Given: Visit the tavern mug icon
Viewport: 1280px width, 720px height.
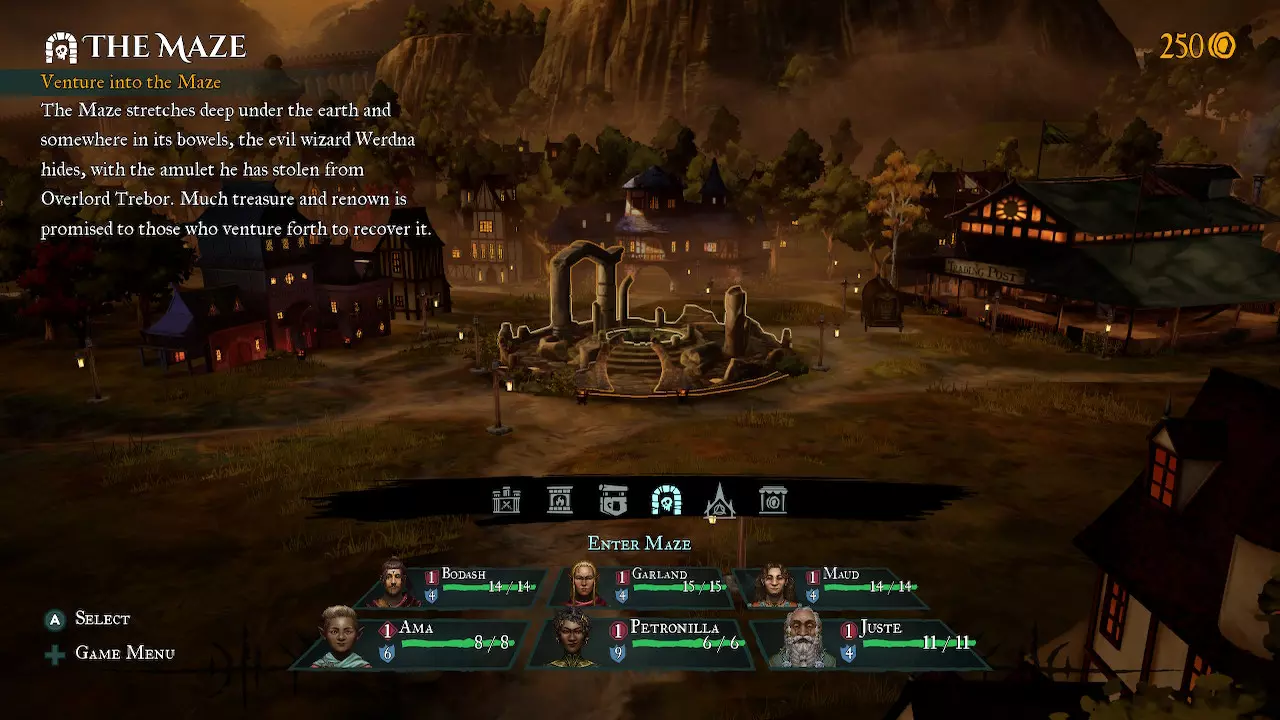Looking at the screenshot, I should click(x=613, y=500).
